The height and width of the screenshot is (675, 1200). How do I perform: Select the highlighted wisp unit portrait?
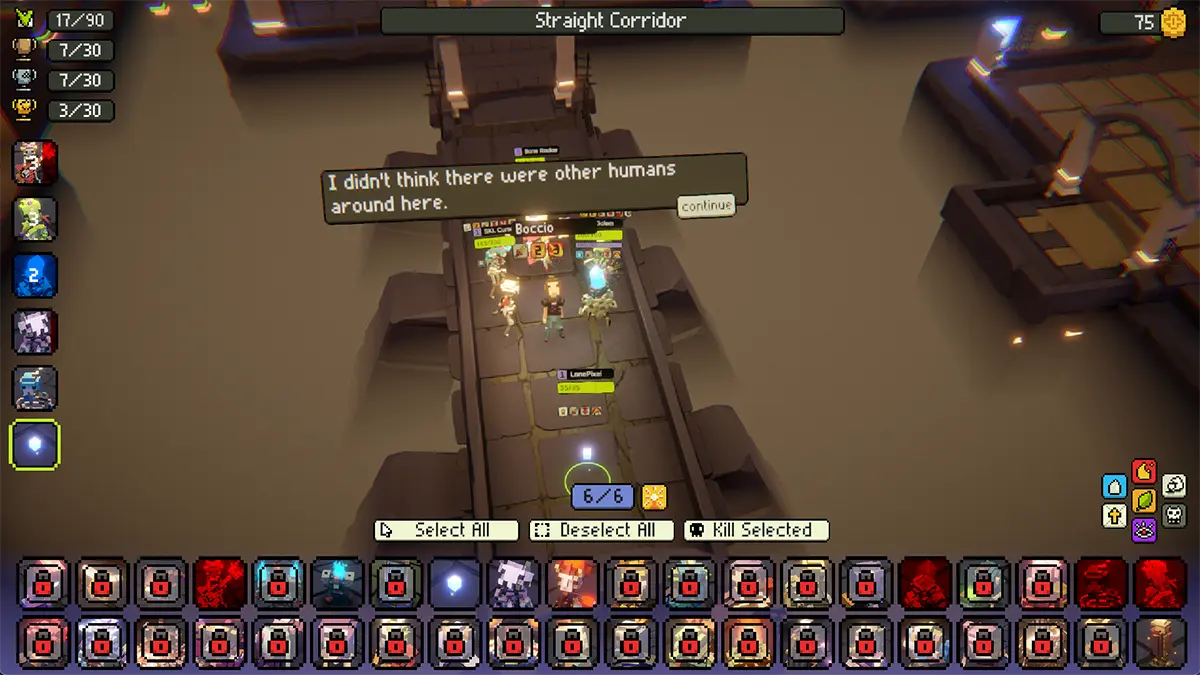35,445
